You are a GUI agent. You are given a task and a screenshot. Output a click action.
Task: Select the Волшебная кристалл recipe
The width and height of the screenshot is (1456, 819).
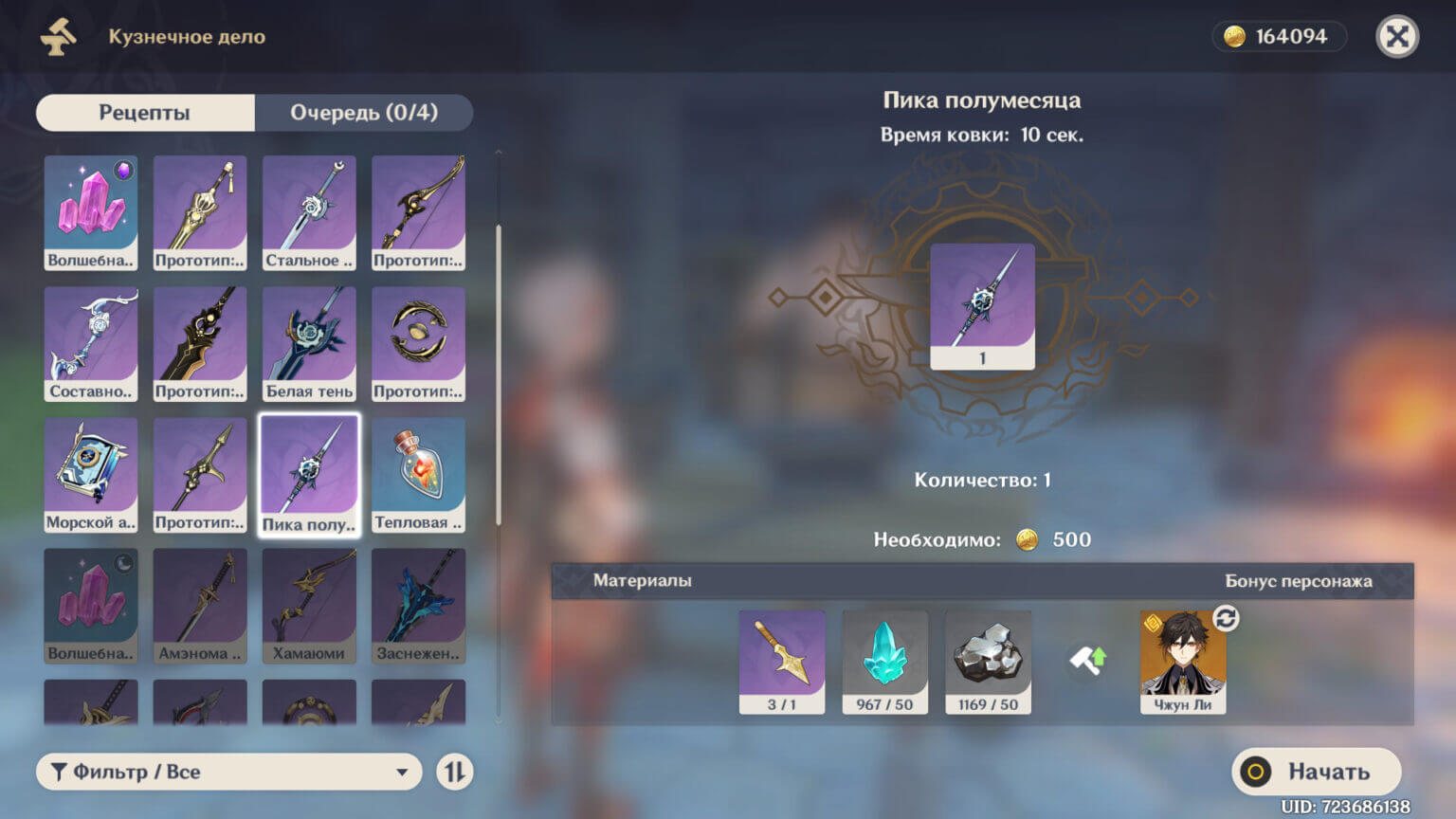(90, 212)
